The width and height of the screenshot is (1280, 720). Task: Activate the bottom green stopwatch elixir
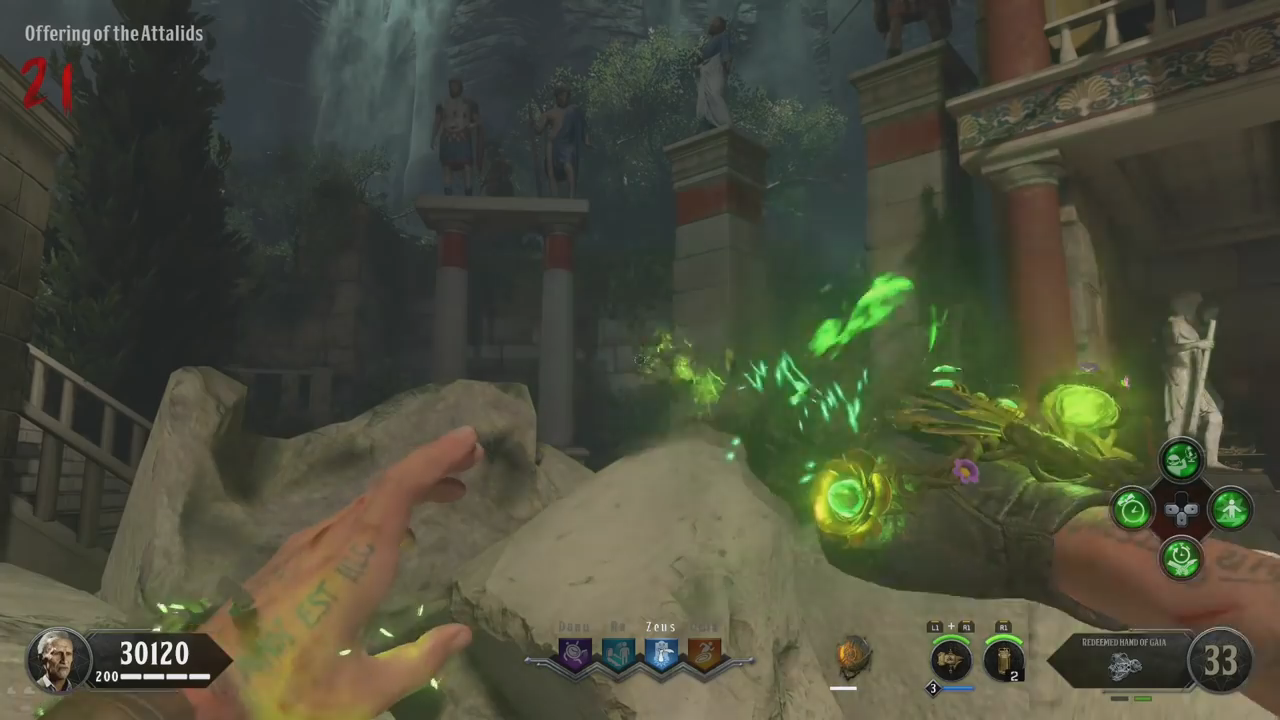[1181, 558]
